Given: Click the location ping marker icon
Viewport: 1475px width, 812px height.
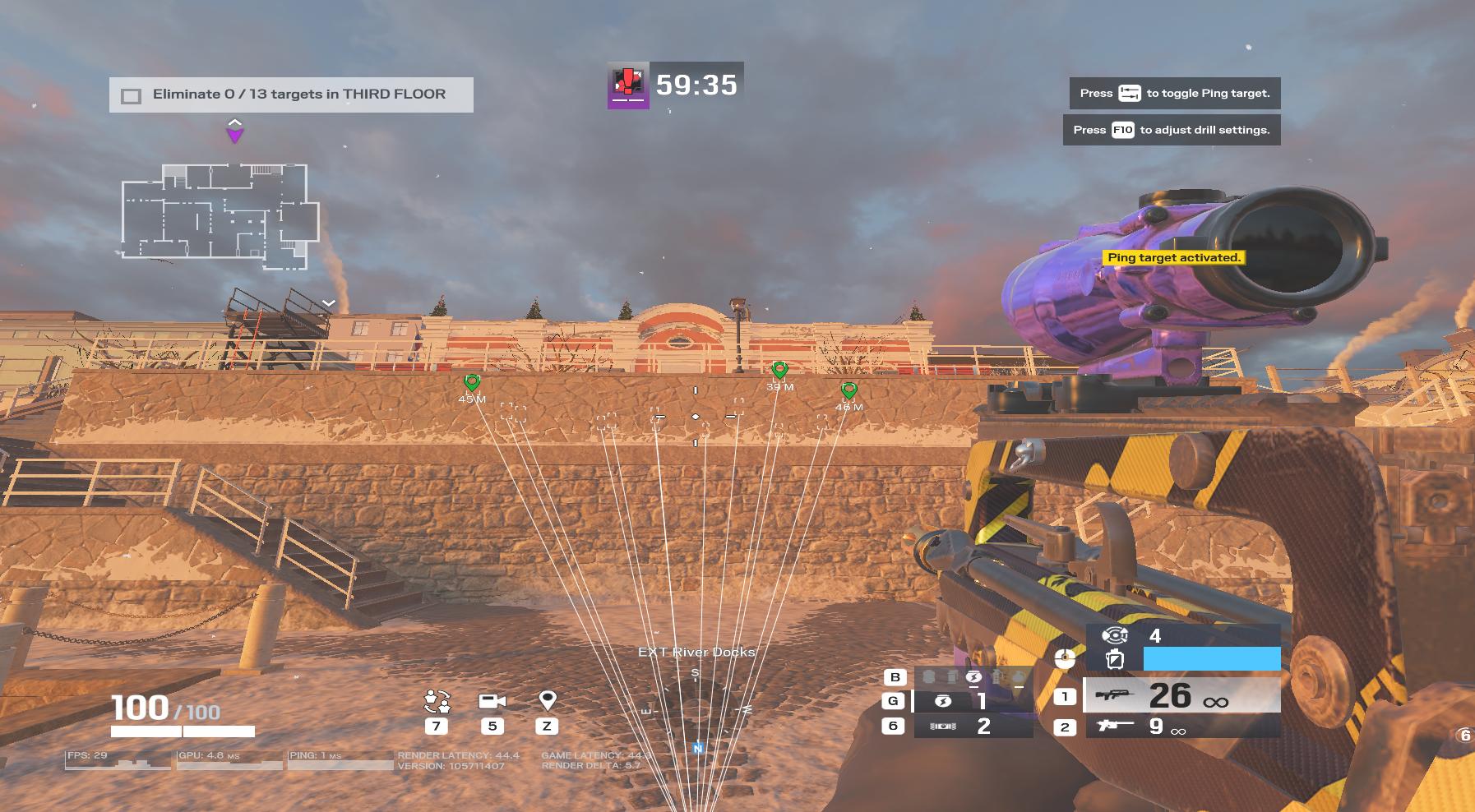Looking at the screenshot, I should 547,700.
